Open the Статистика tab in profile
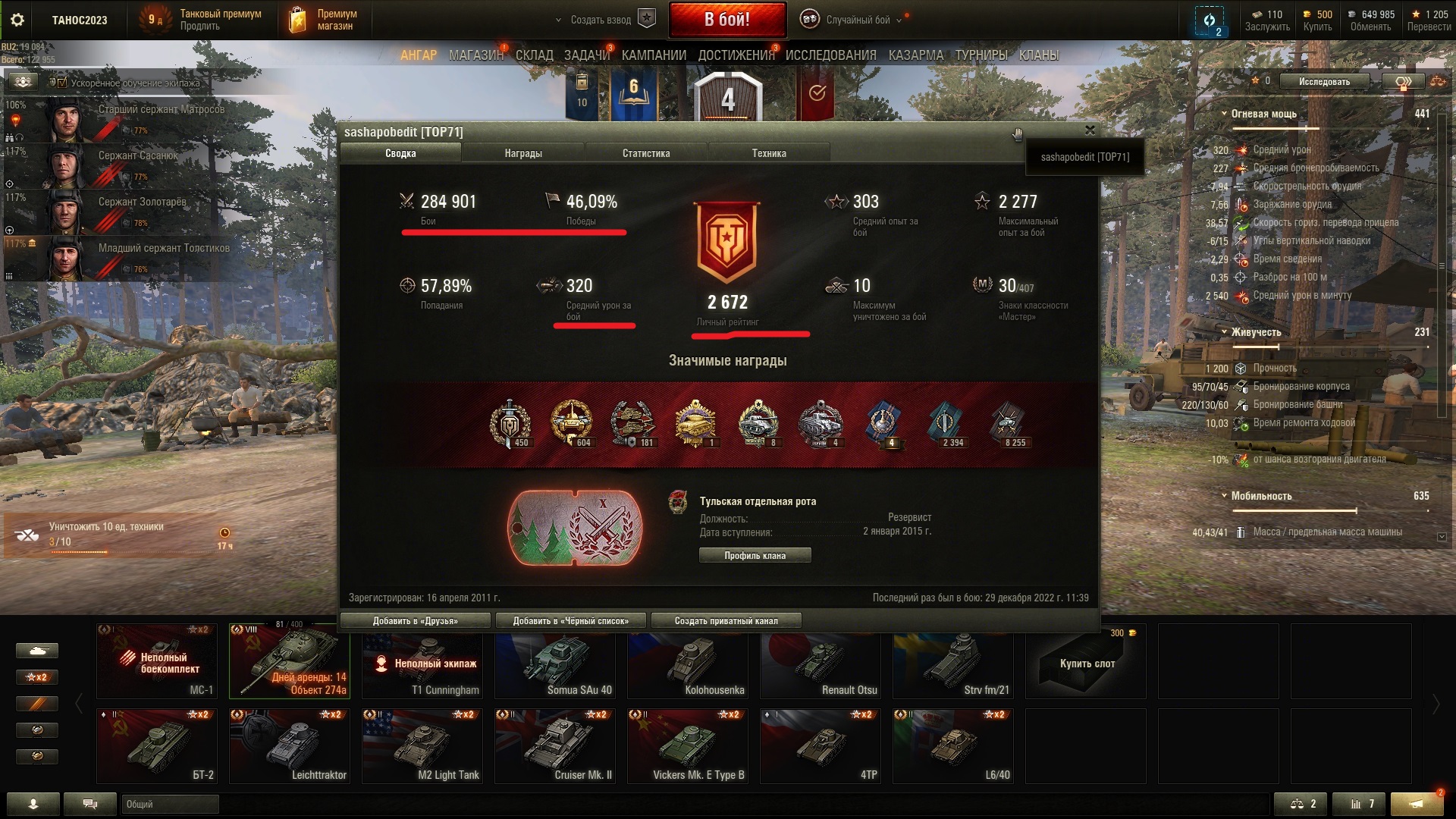The image size is (1456, 819). (646, 153)
